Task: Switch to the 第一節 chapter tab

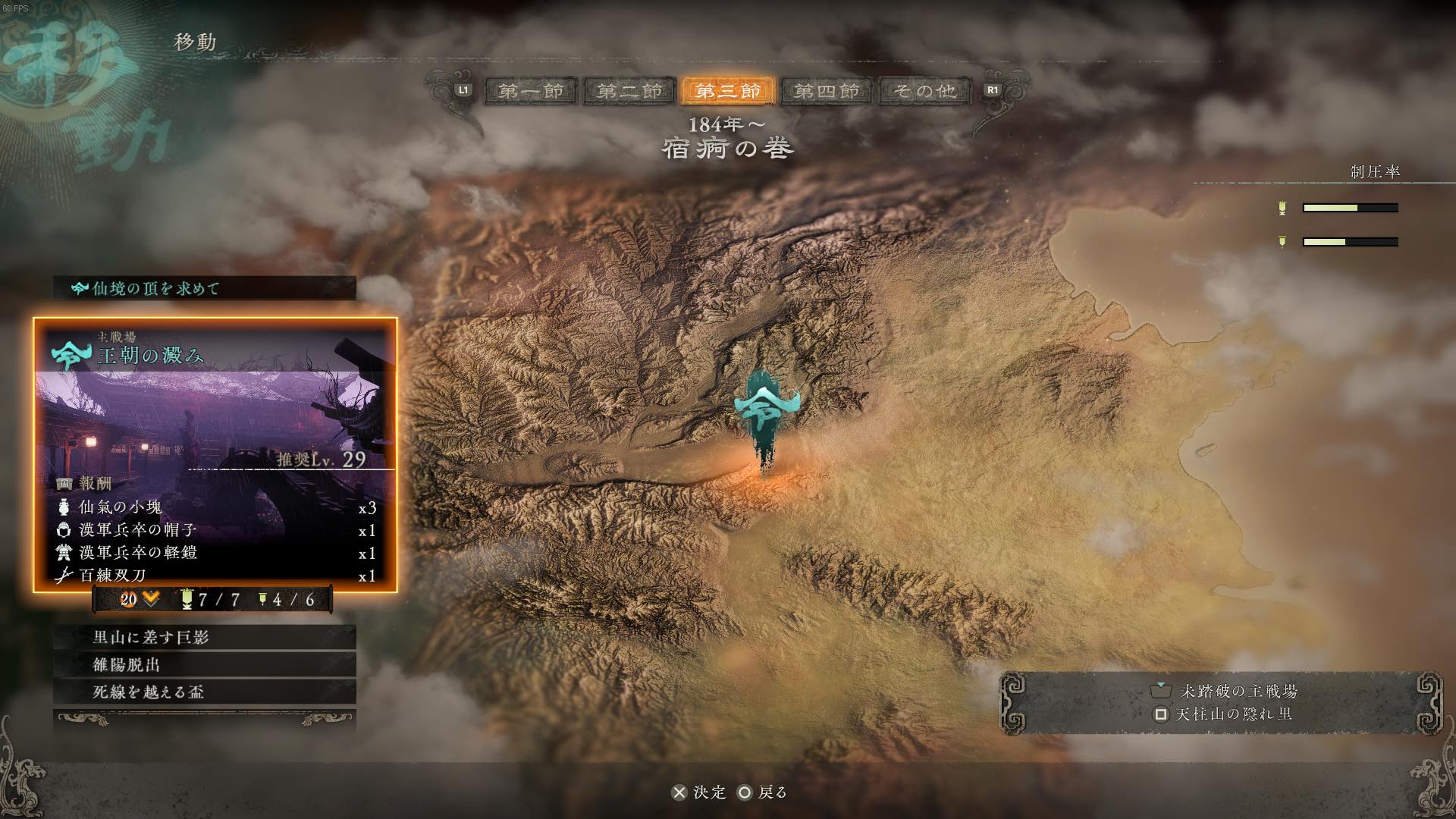Action: (x=531, y=91)
